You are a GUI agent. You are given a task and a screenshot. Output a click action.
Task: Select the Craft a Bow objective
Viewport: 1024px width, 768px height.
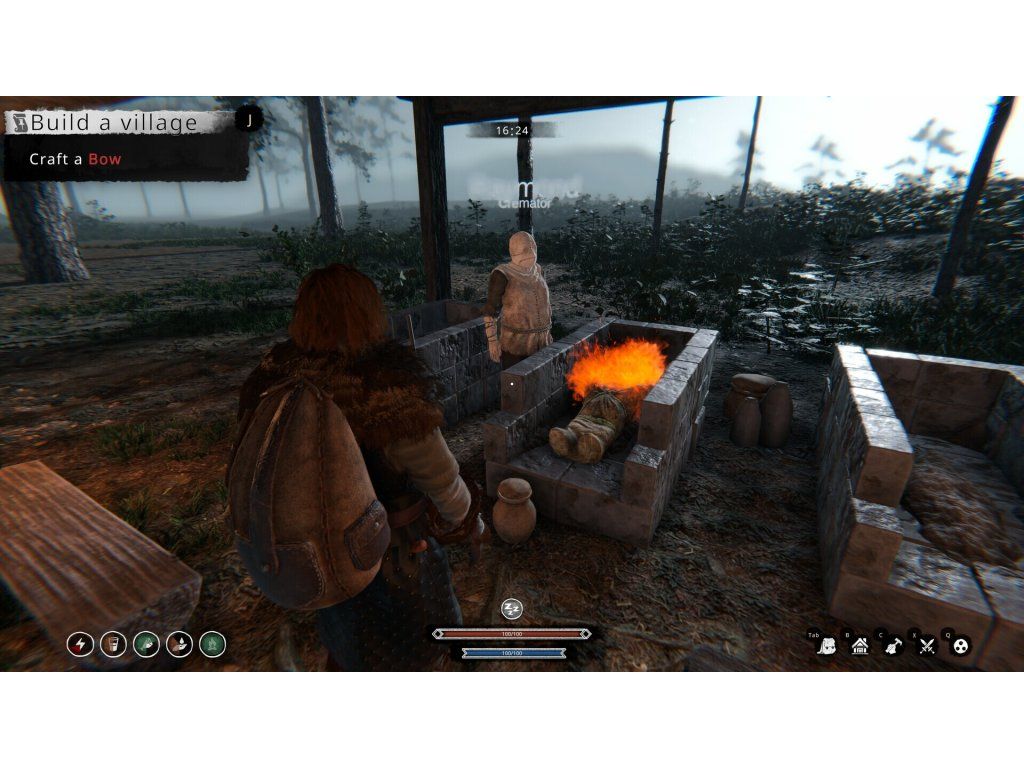(75, 159)
